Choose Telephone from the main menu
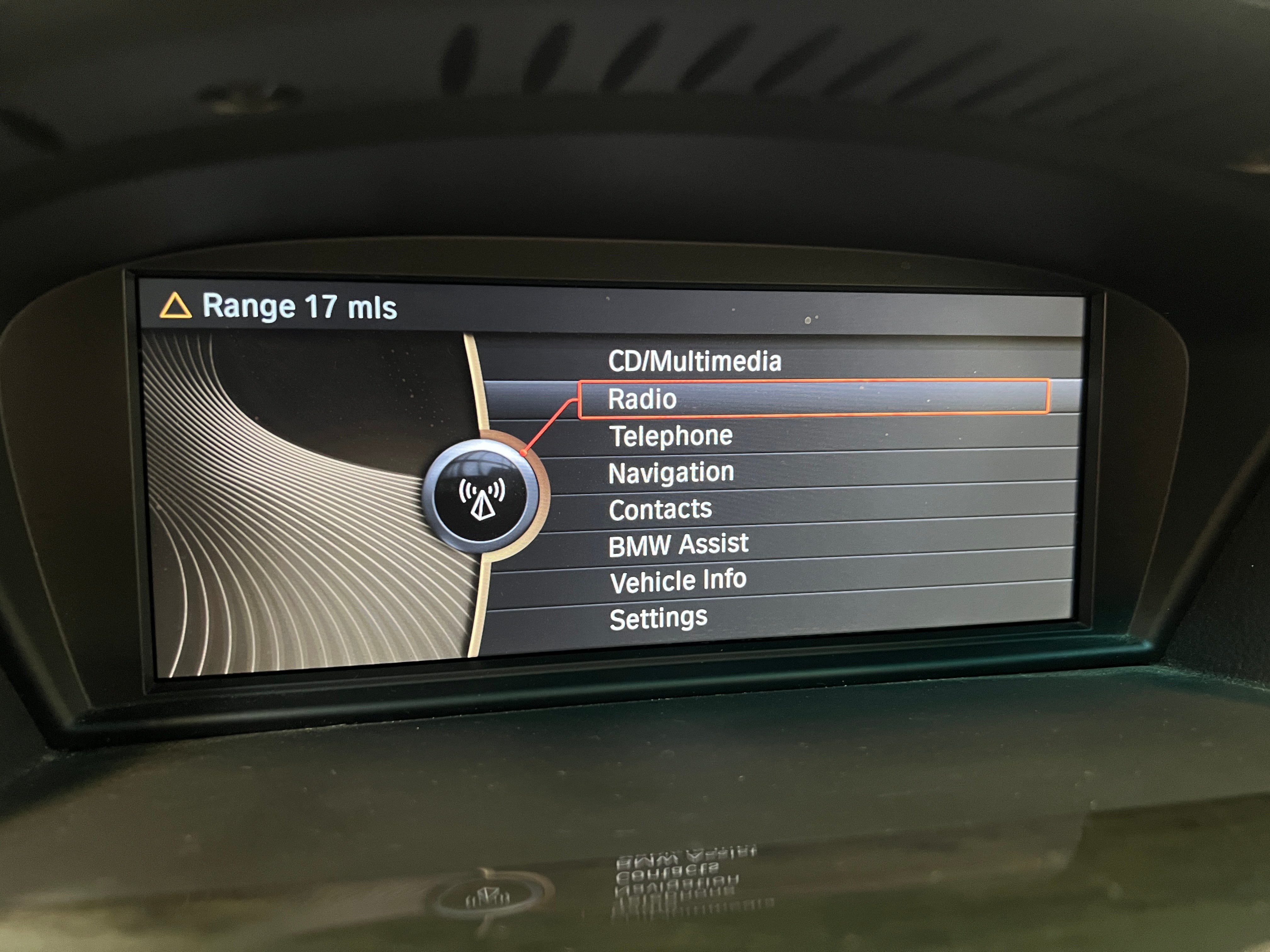The width and height of the screenshot is (1270, 952). 670,436
